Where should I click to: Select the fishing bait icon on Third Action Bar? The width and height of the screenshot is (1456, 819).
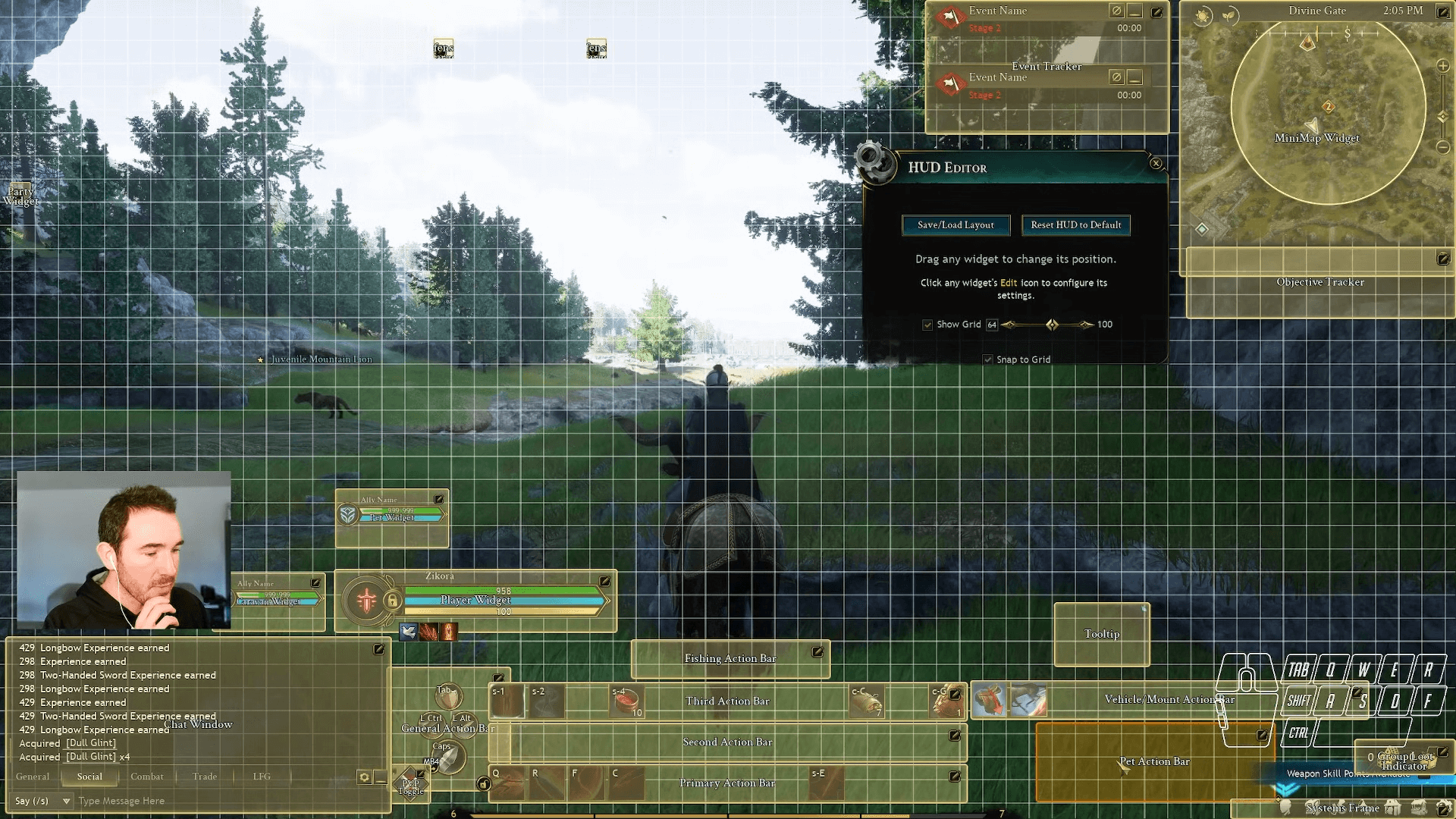point(626,701)
